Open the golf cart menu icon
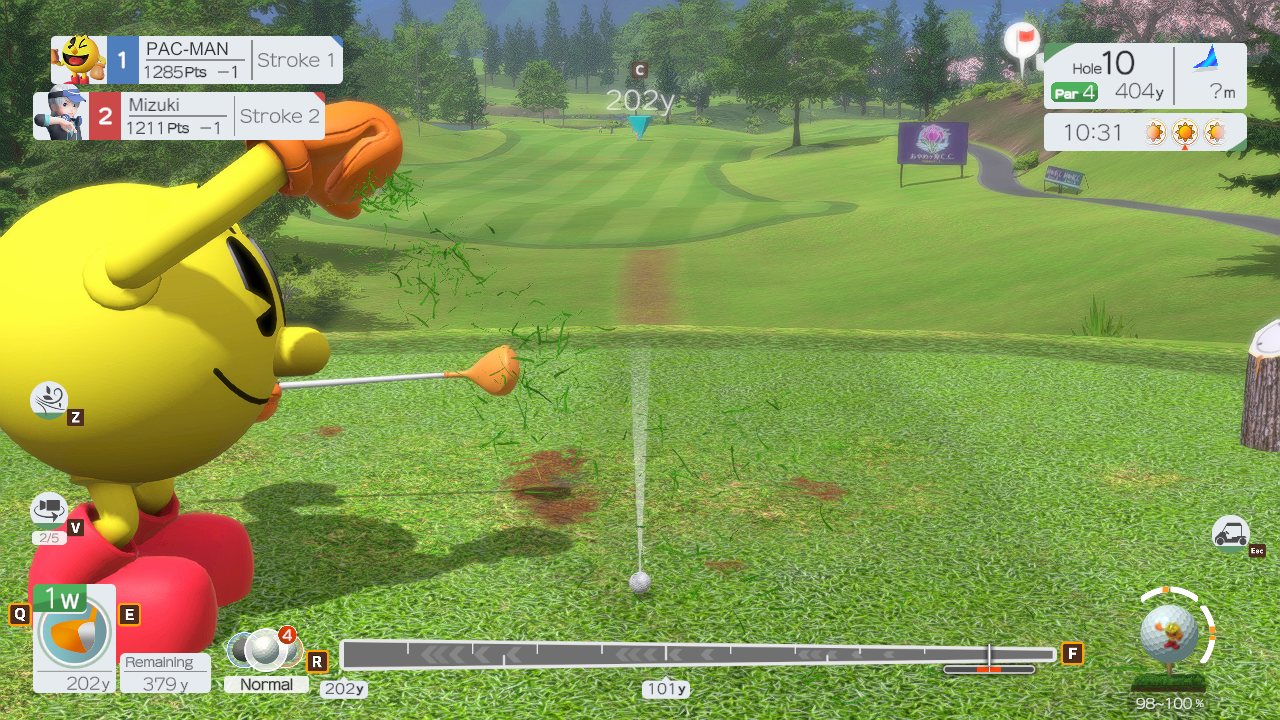 [1230, 533]
